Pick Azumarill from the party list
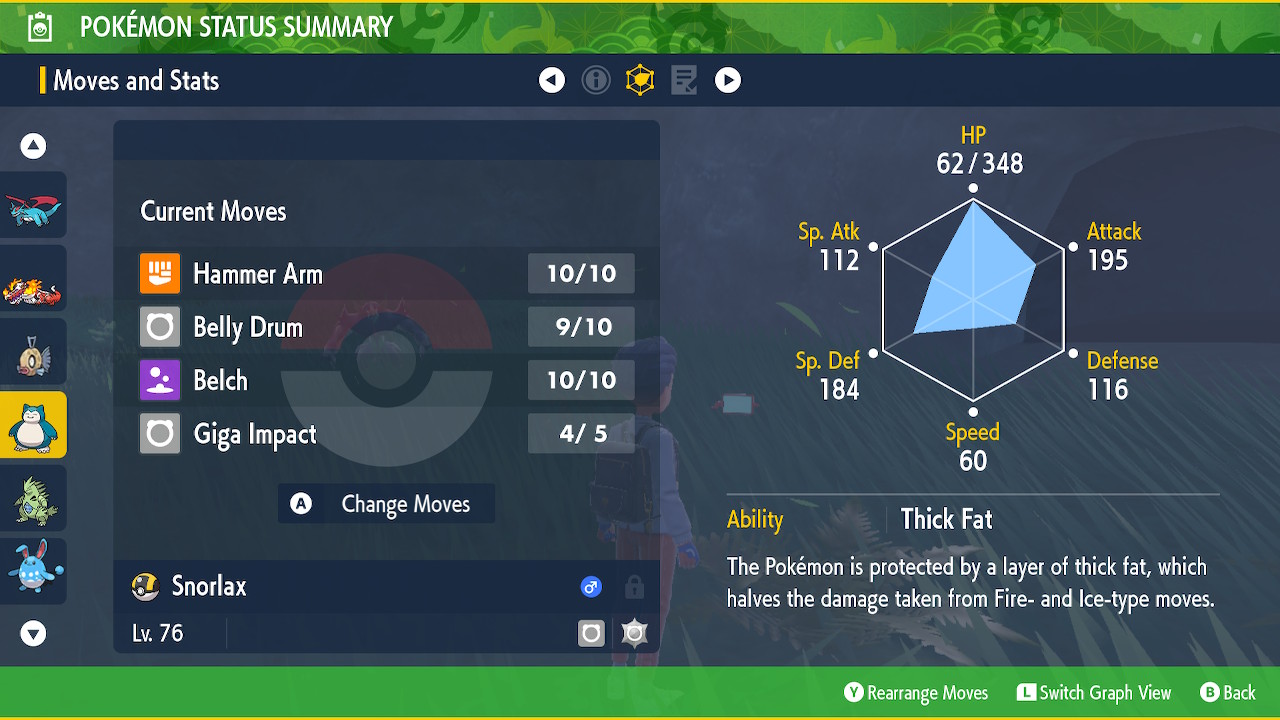Image resolution: width=1280 pixels, height=720 pixels. (33, 571)
